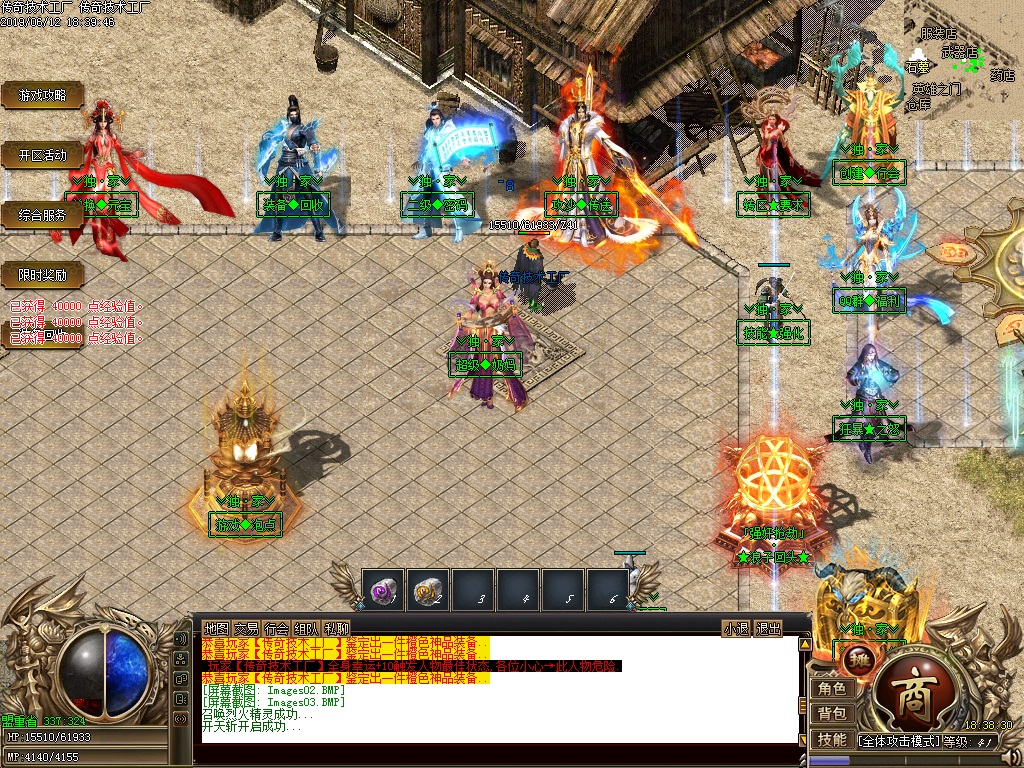The width and height of the screenshot is (1024, 768).
Task: Switch to the 交易 trade tab
Action: click(246, 629)
